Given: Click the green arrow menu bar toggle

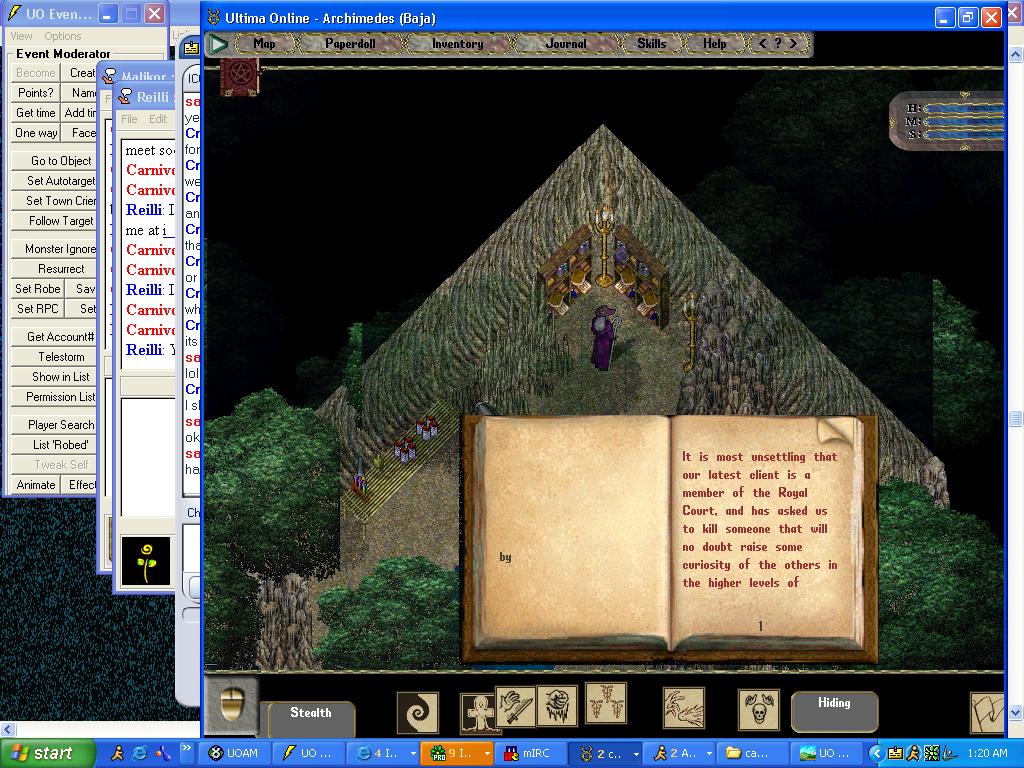Looking at the screenshot, I should pos(218,44).
